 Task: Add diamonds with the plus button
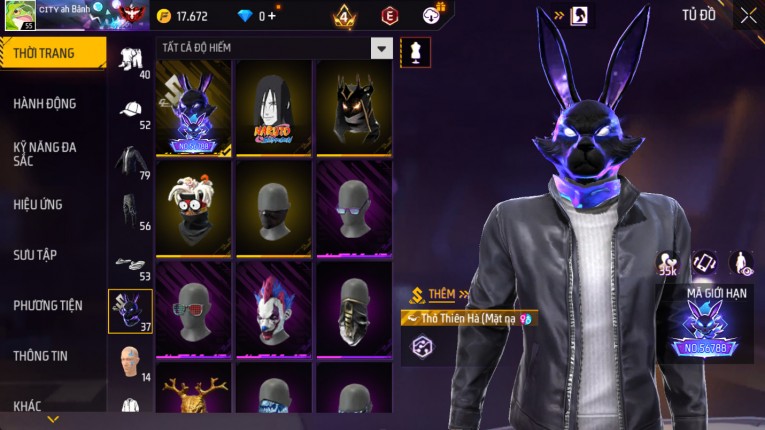[x=272, y=16]
